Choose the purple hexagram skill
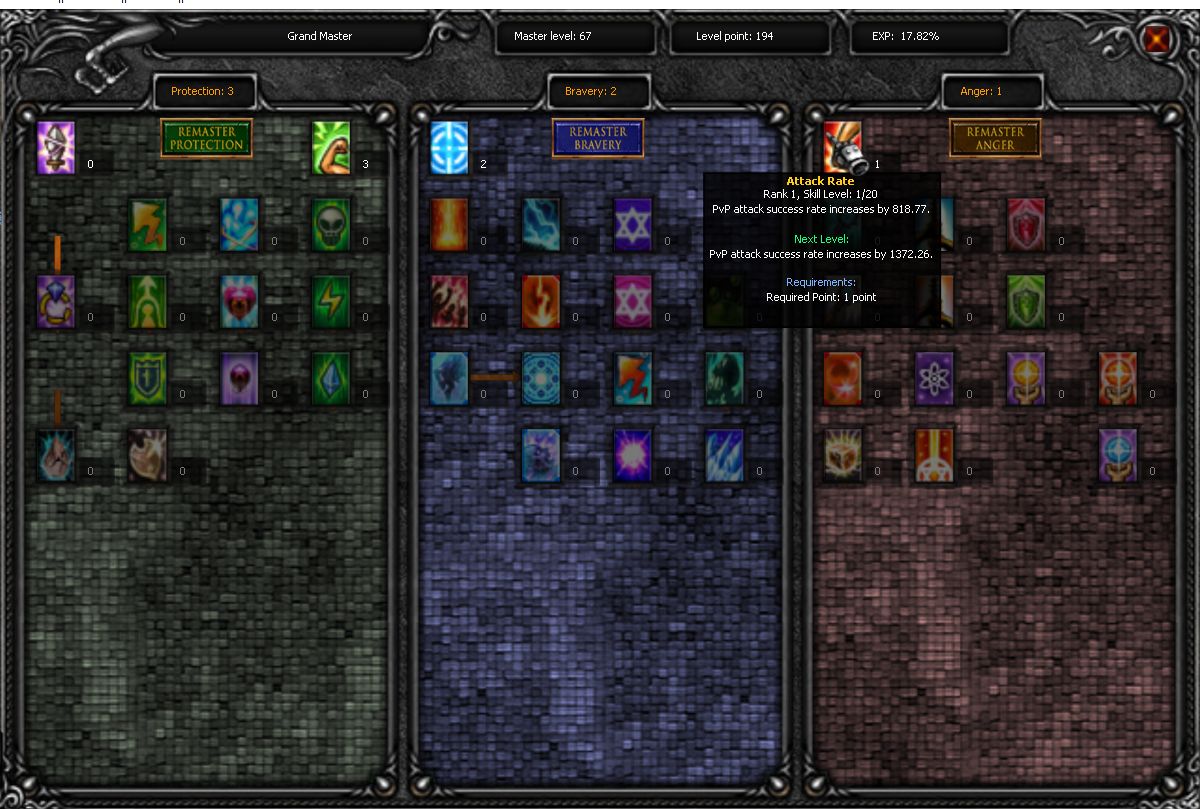1200x809 pixels. [x=633, y=225]
